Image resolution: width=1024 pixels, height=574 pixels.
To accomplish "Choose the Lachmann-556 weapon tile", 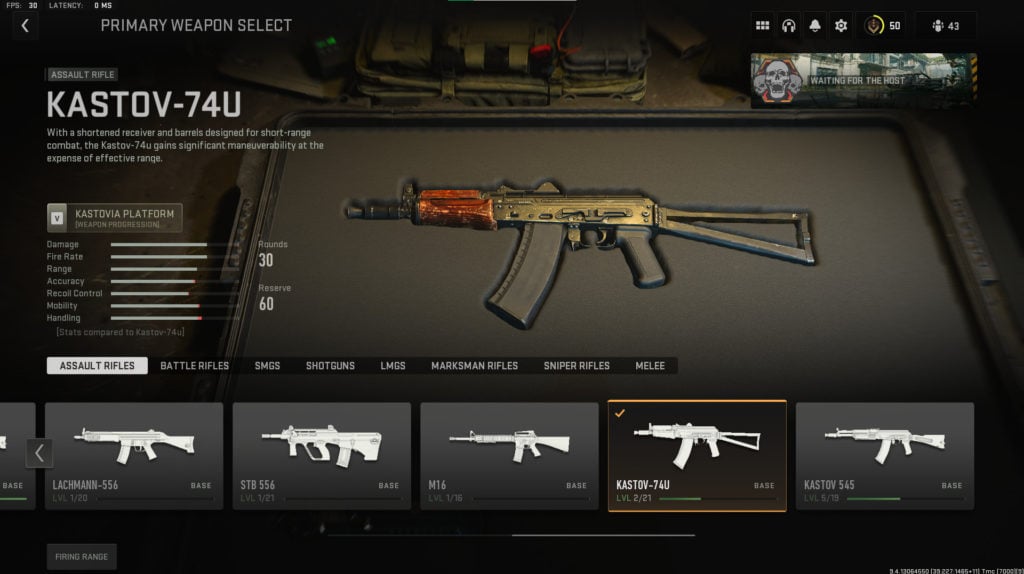I will click(x=134, y=455).
